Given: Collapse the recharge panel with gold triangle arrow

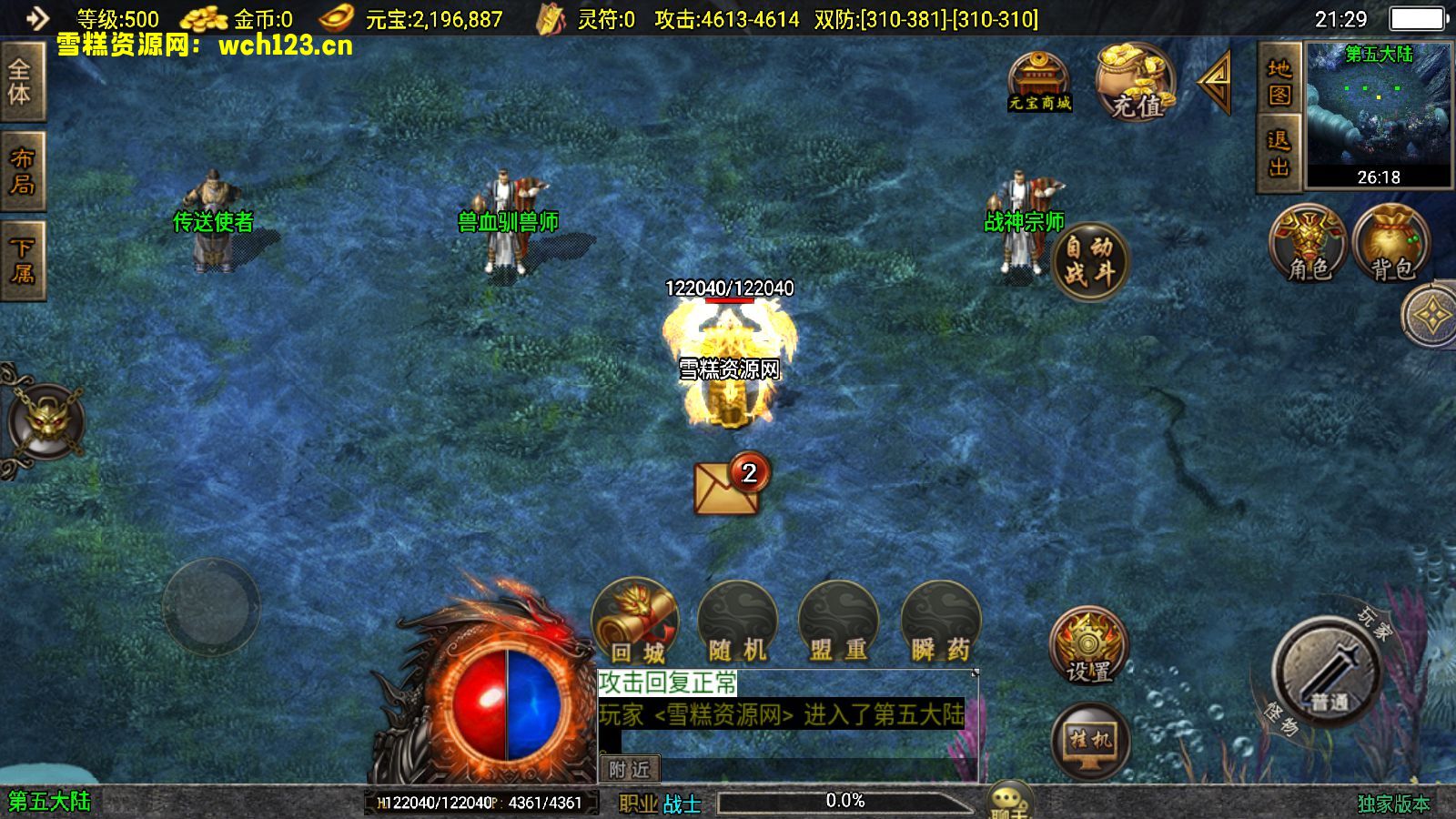Looking at the screenshot, I should click(x=1211, y=86).
